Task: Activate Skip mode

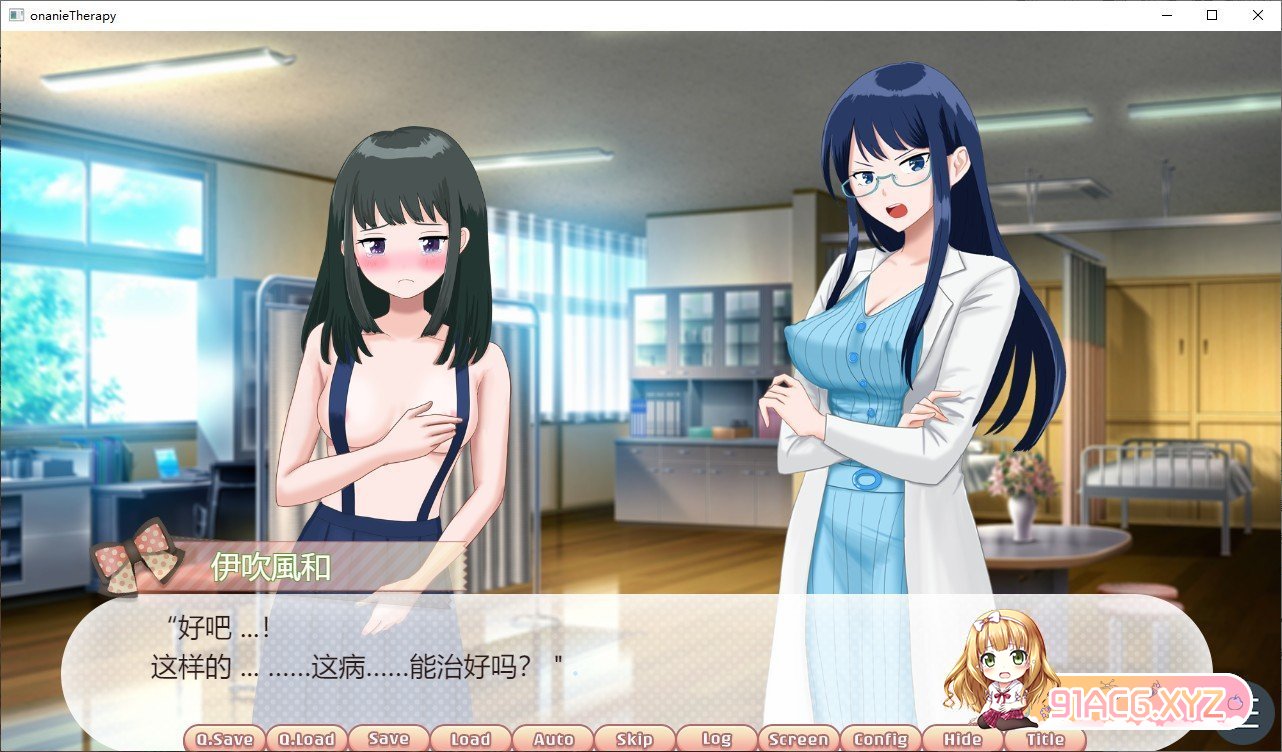Action: click(634, 739)
